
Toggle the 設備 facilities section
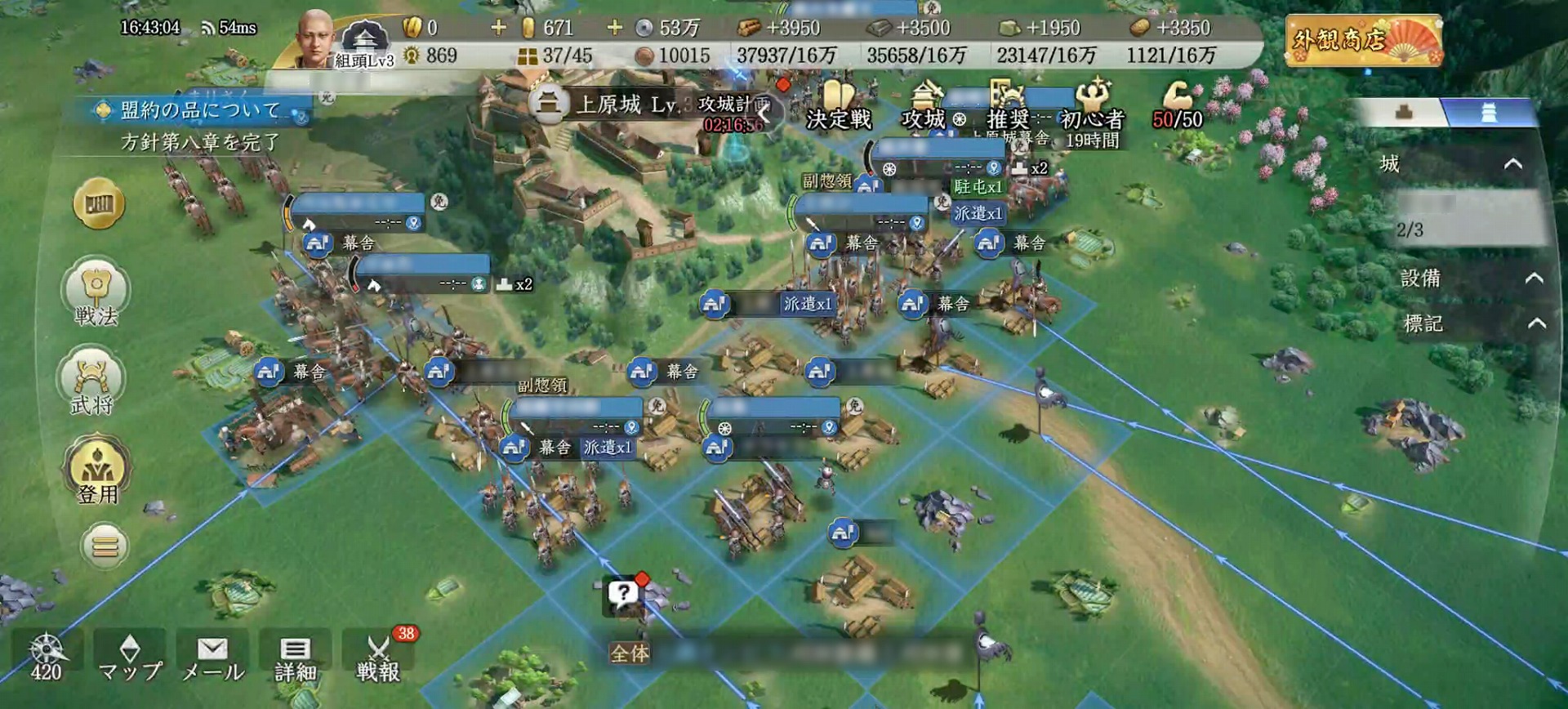point(1534,279)
